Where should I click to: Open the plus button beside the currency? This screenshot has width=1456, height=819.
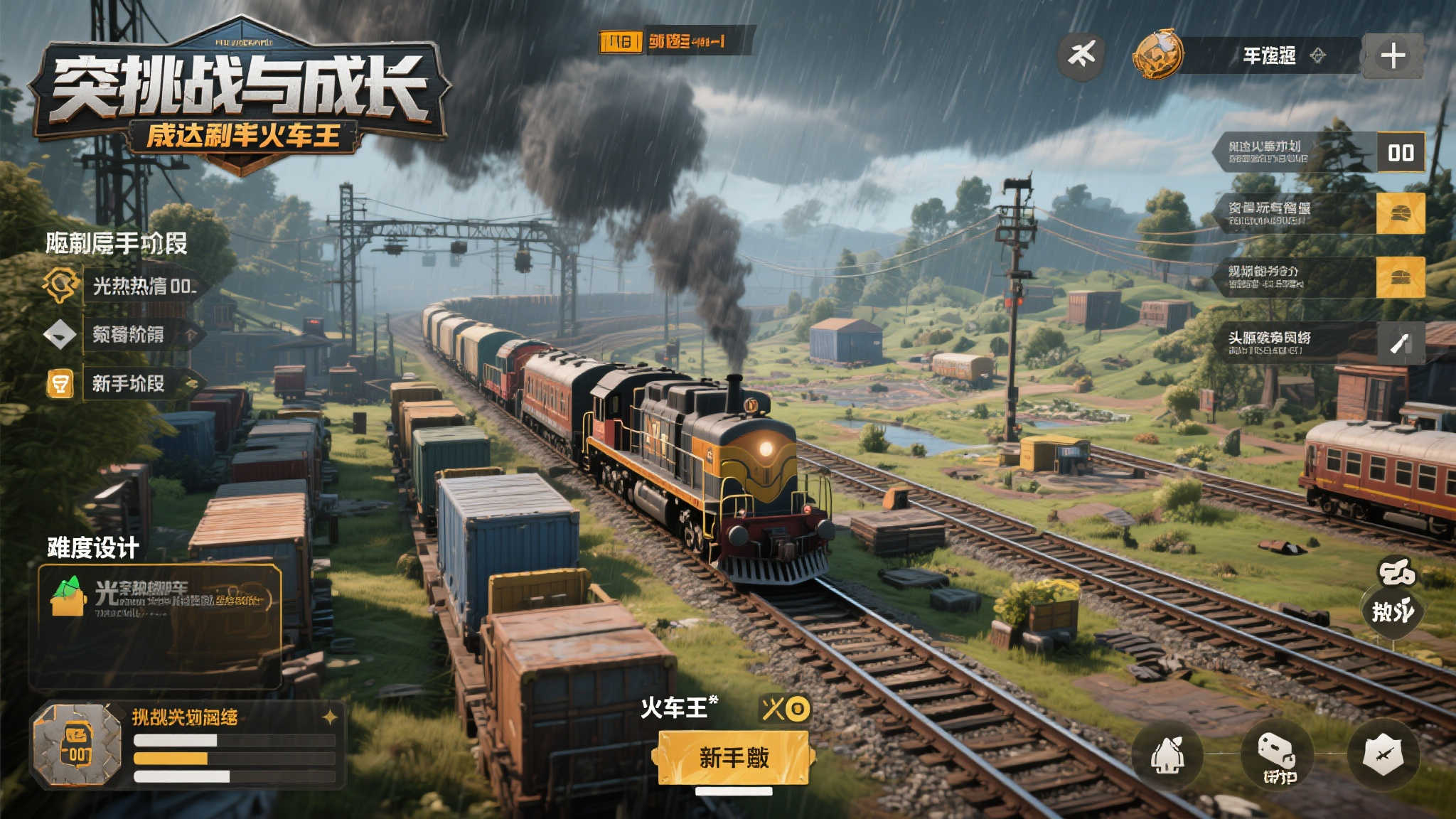tap(1392, 55)
